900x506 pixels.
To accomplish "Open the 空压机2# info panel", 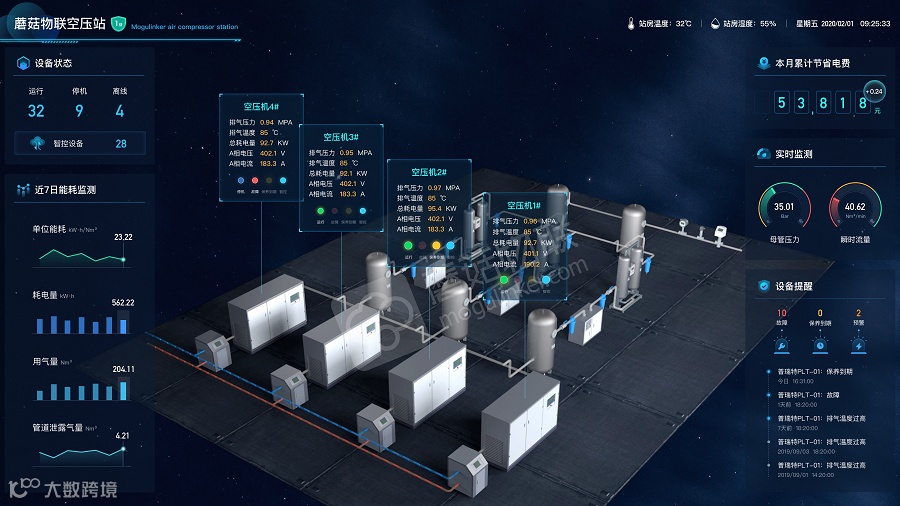I will (x=428, y=172).
